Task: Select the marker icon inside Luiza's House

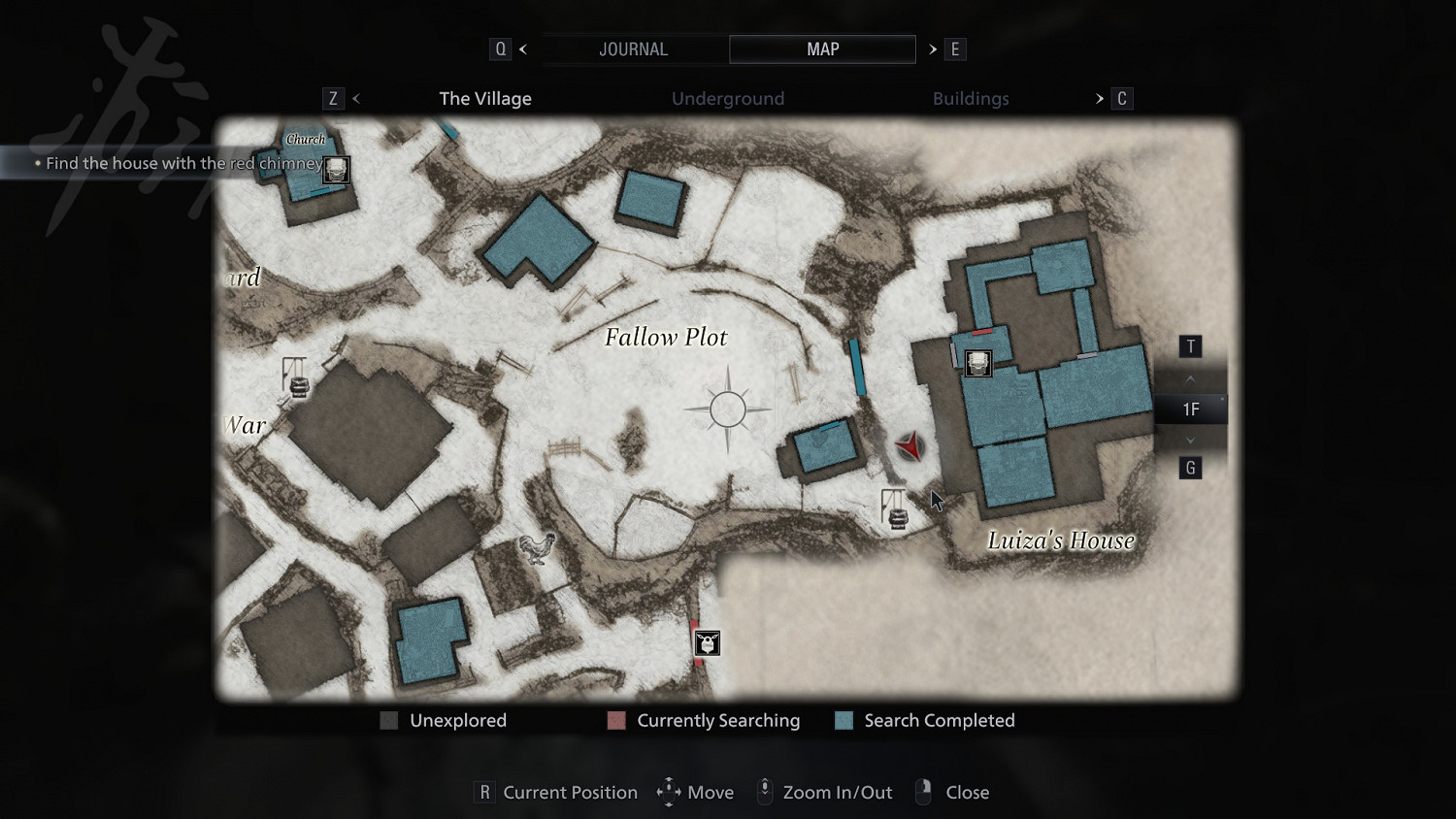Action: point(978,363)
